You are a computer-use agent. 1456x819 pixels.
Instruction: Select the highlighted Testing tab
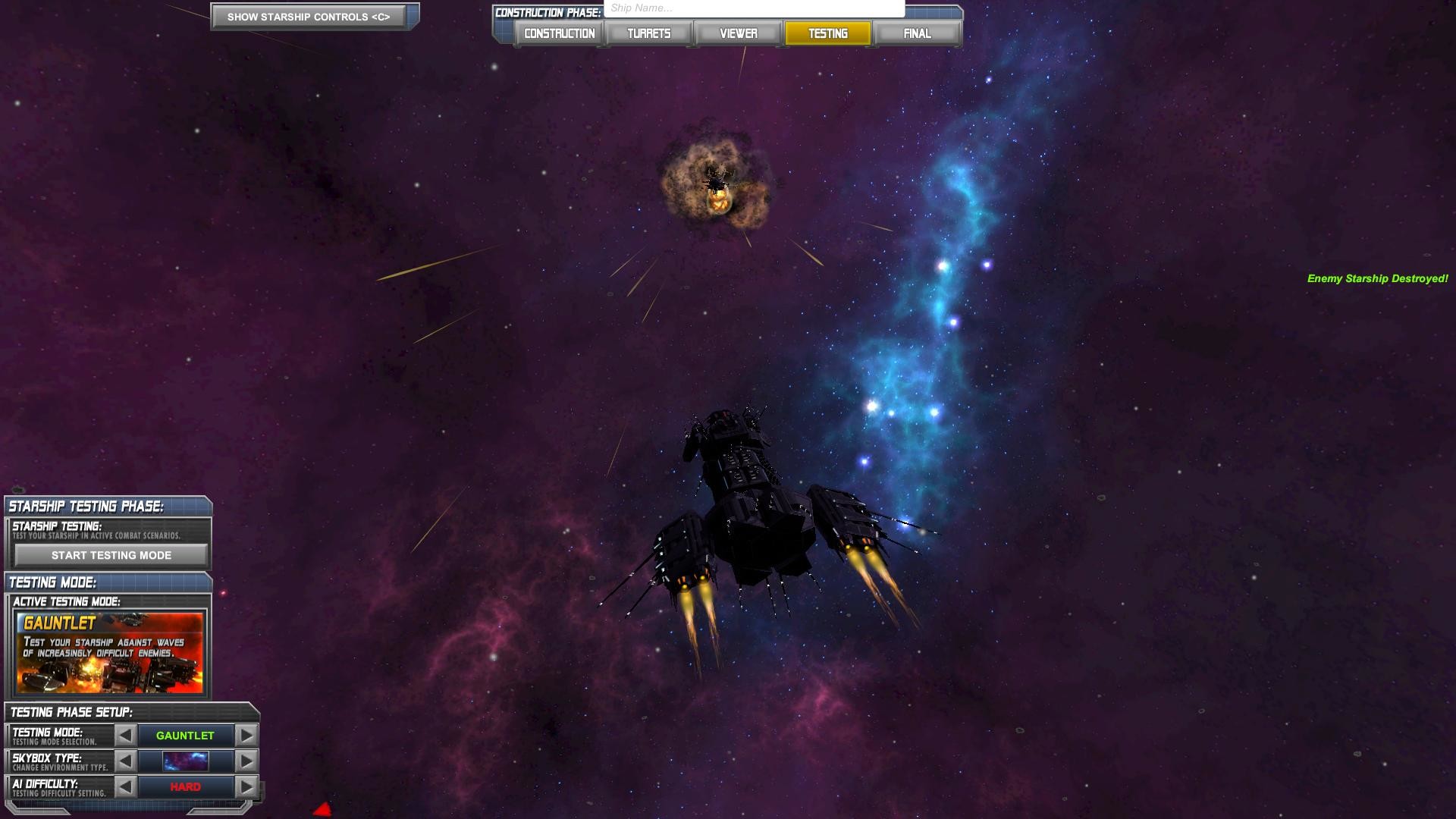click(x=827, y=33)
